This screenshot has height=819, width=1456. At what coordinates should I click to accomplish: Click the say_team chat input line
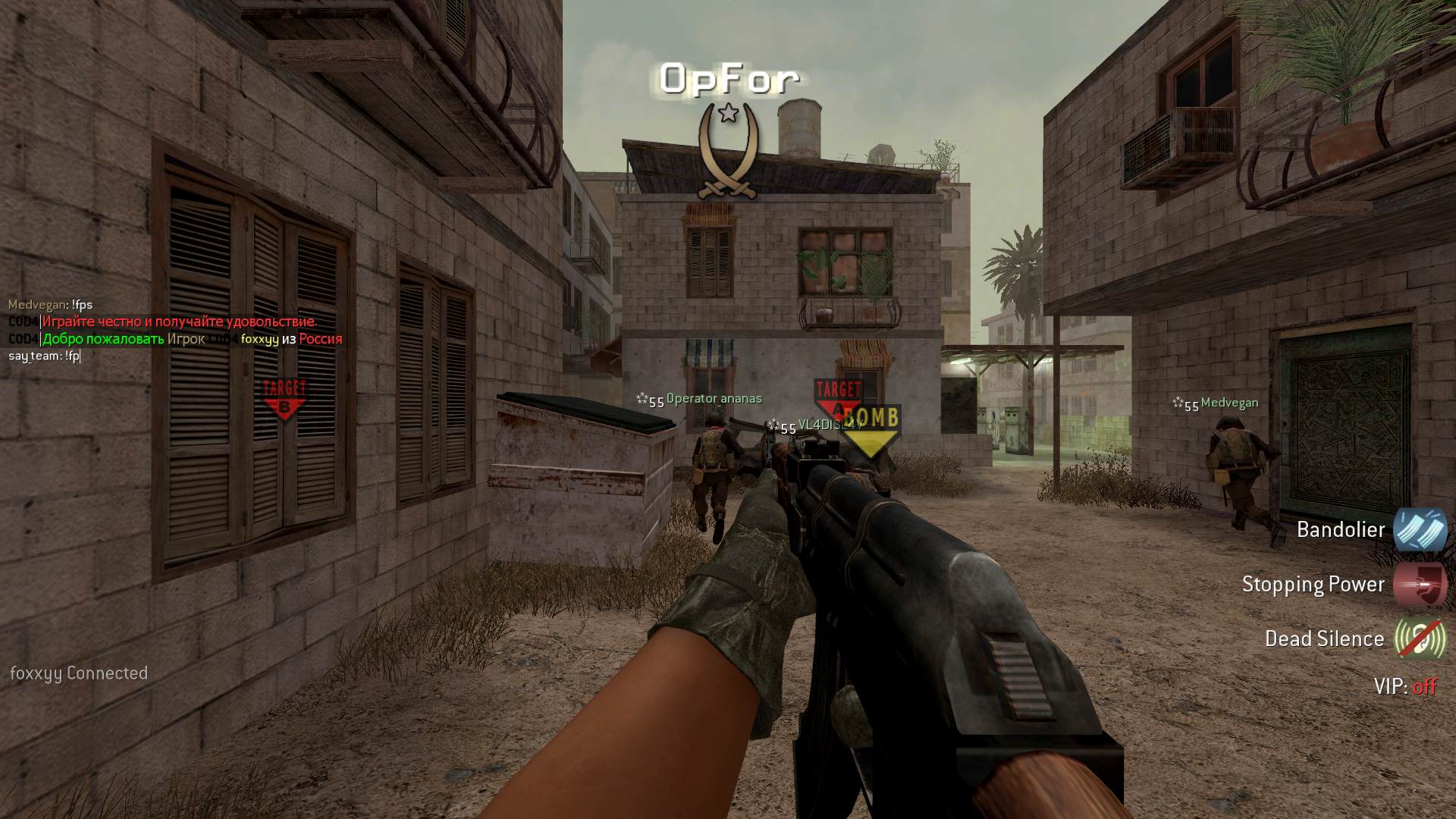[x=44, y=356]
